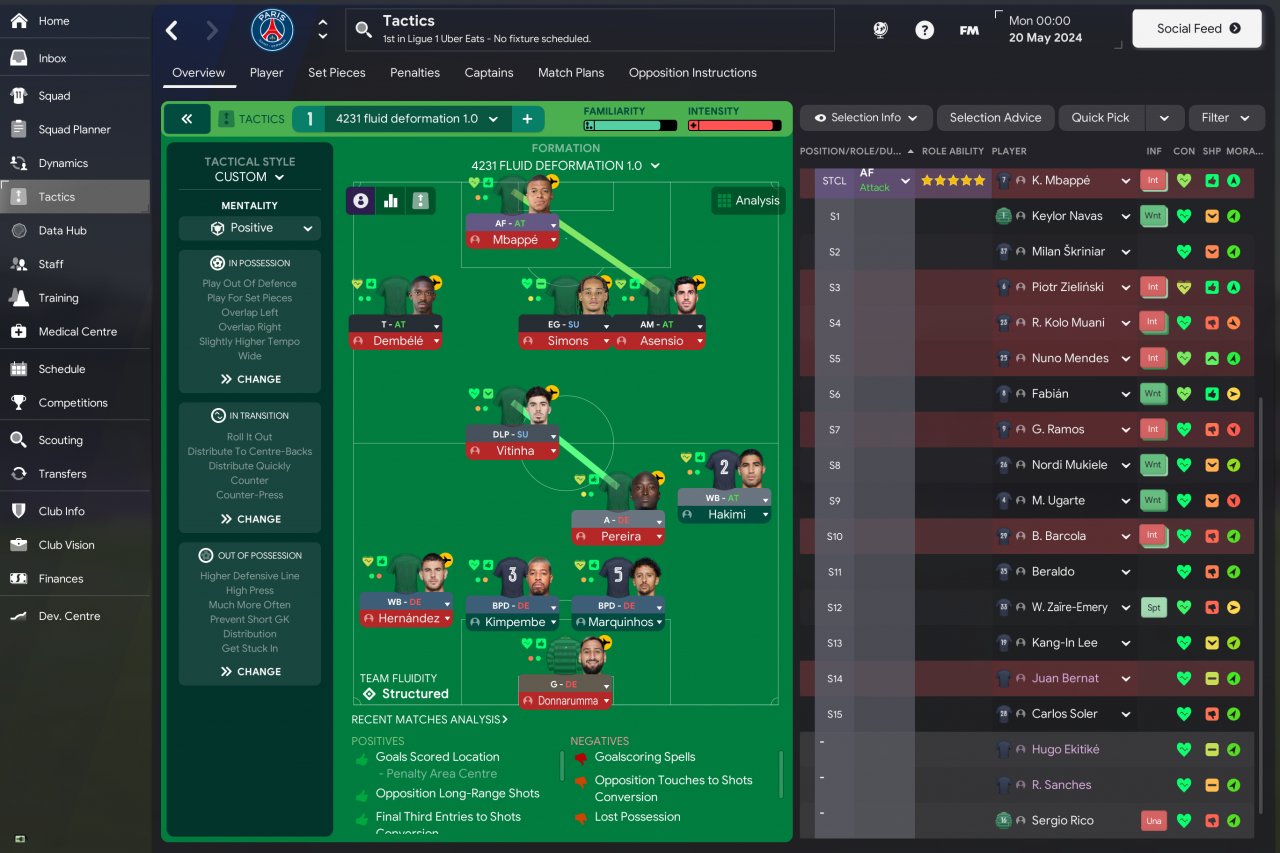Click the Quick Pick button

point(1100,118)
